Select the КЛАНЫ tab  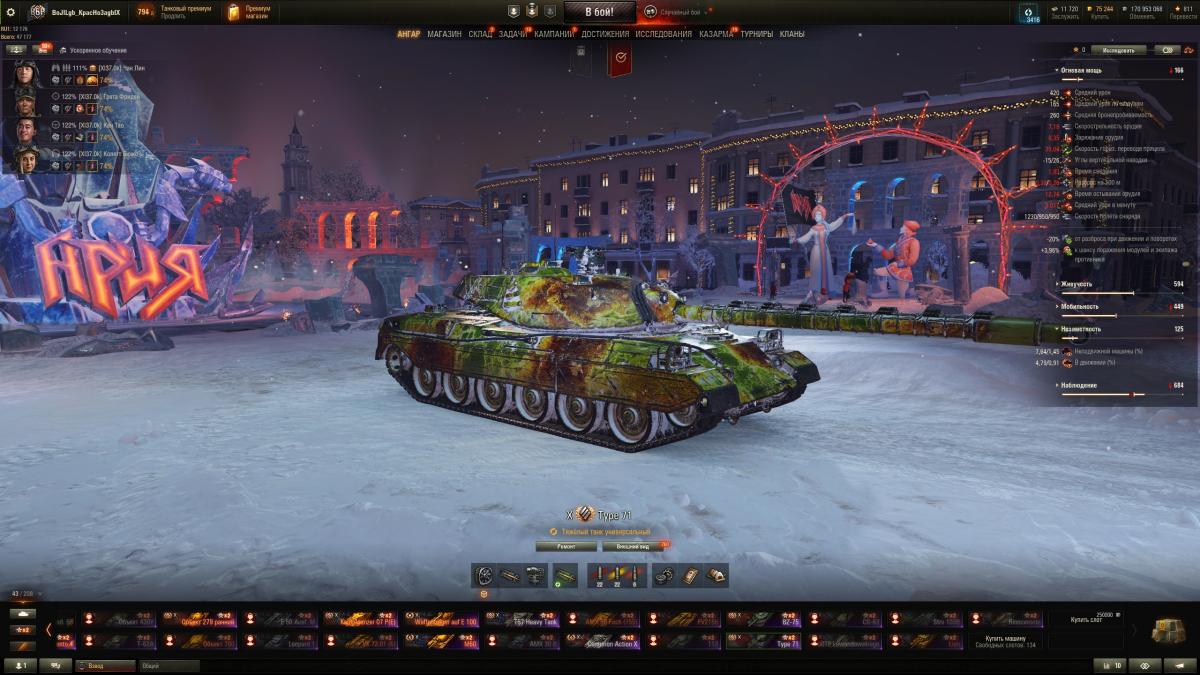792,34
